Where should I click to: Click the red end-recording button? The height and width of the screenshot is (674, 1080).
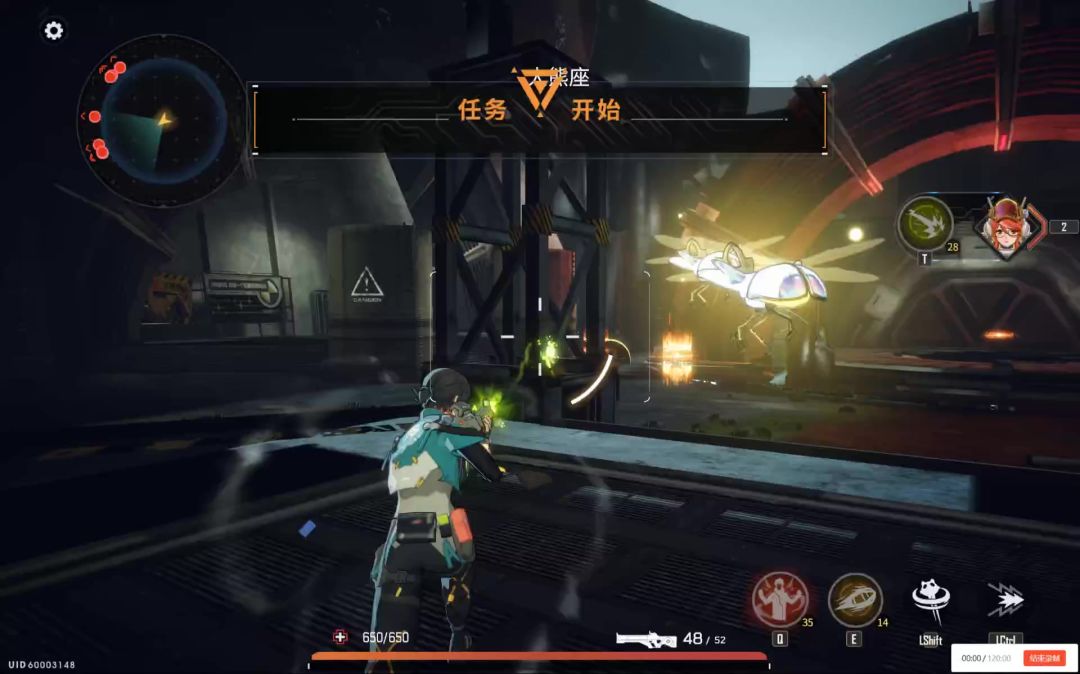click(x=1043, y=658)
